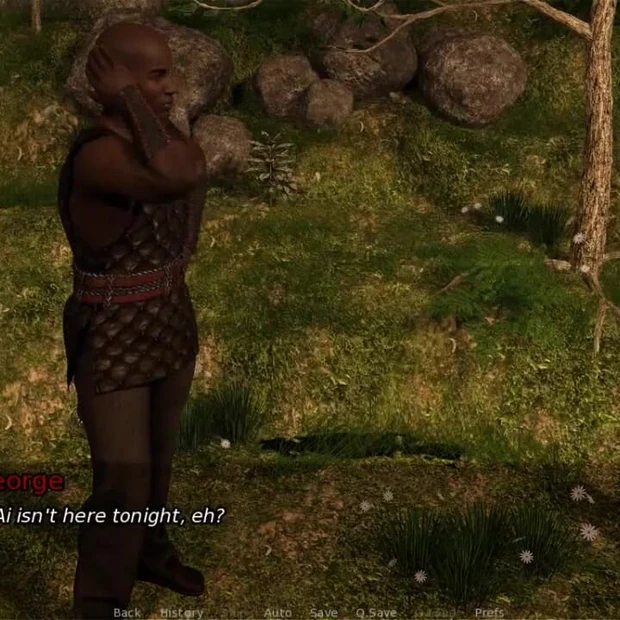Go back to the previous dialogue line
Screen dimensions: 620x620
tap(127, 612)
